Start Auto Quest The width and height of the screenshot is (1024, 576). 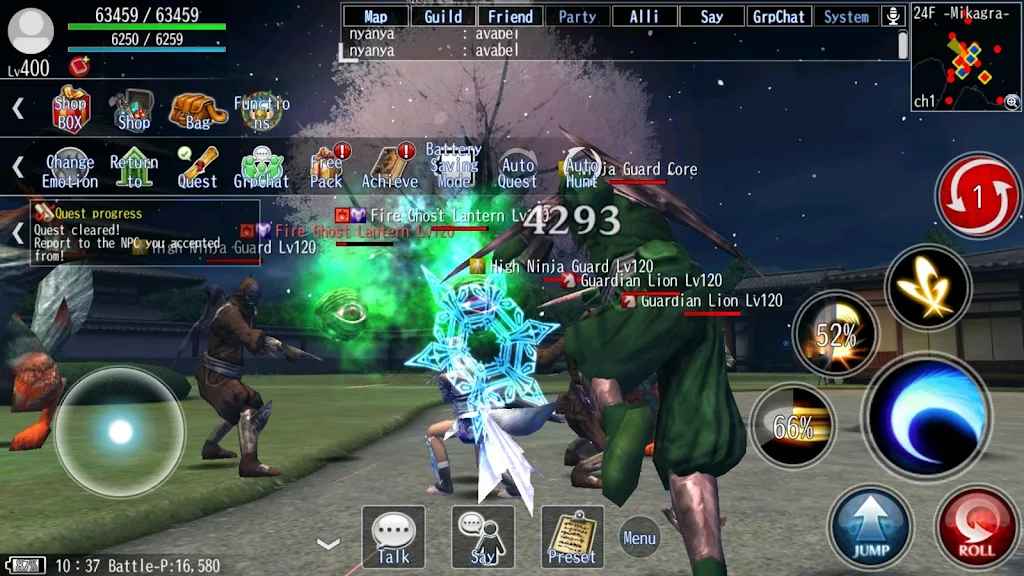[x=517, y=171]
